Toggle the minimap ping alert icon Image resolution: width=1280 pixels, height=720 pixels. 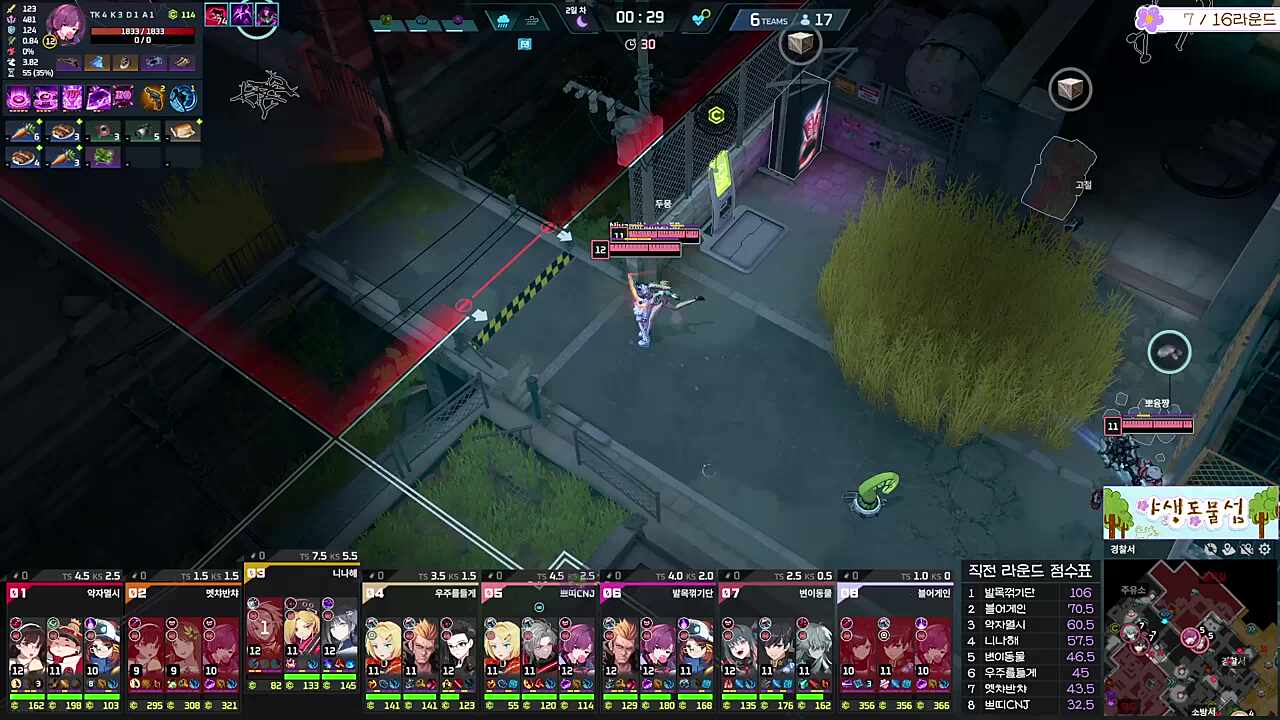(1246, 548)
